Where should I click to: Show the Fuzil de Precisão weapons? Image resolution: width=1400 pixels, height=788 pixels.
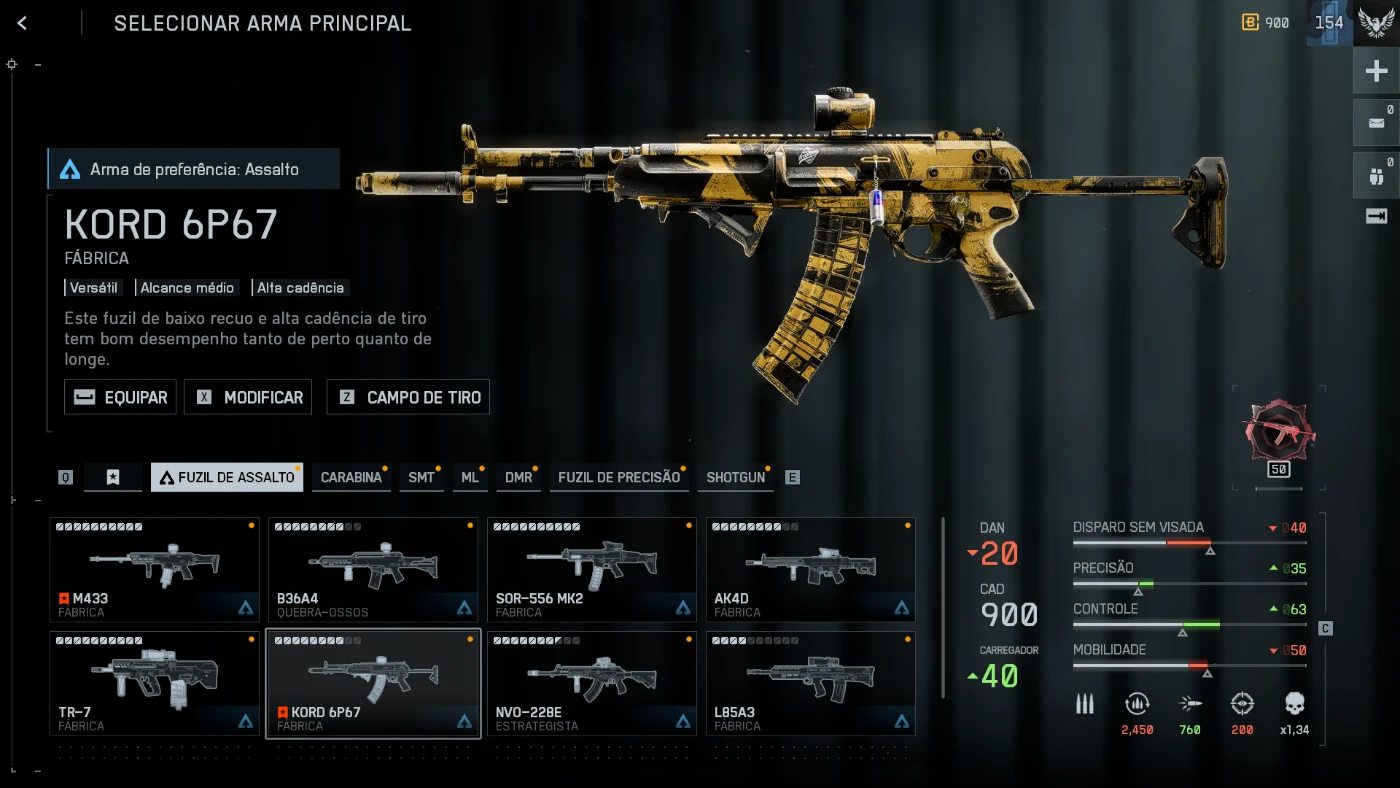pos(618,477)
